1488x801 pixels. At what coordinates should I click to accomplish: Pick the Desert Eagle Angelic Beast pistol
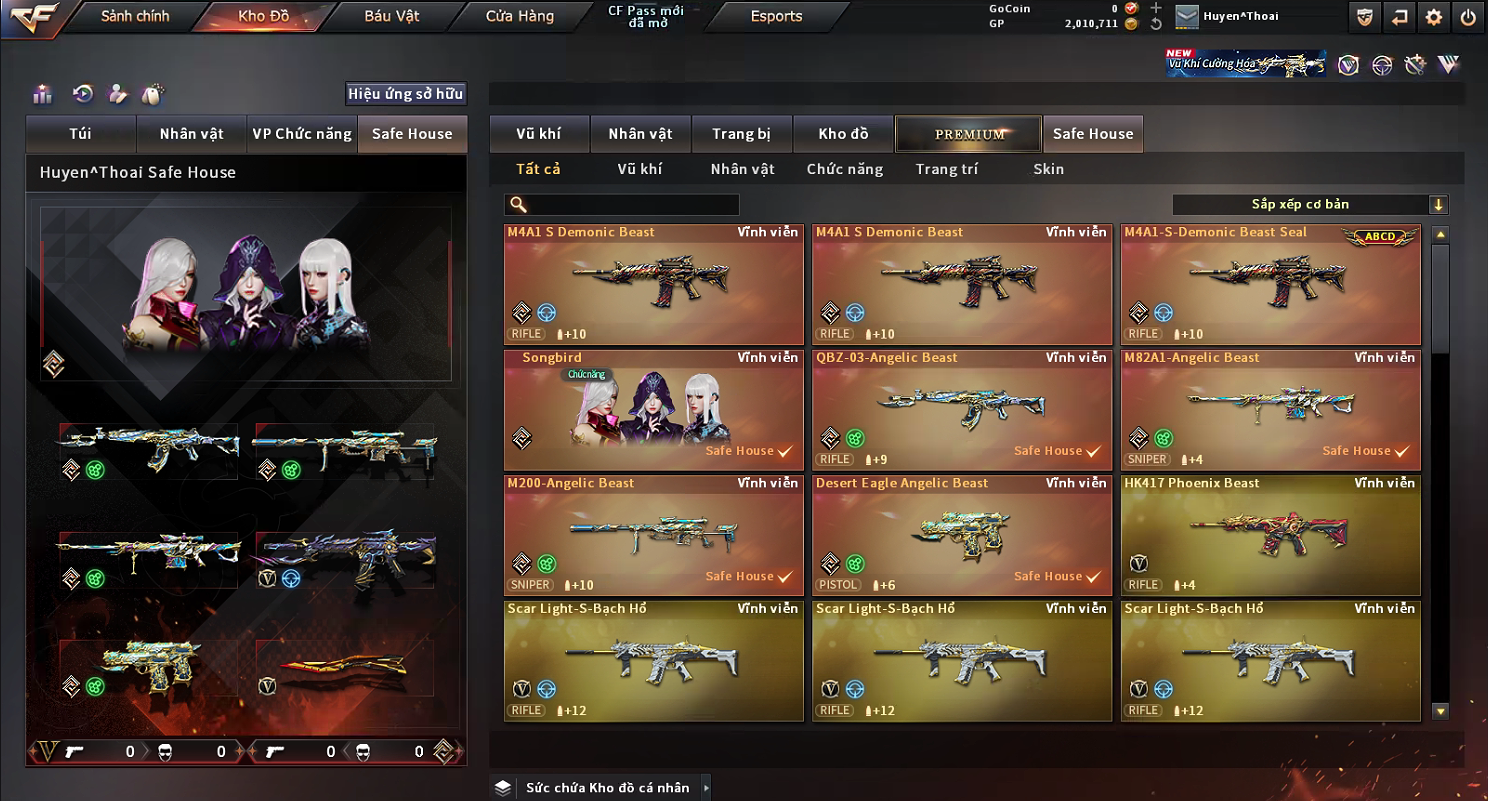tap(962, 535)
